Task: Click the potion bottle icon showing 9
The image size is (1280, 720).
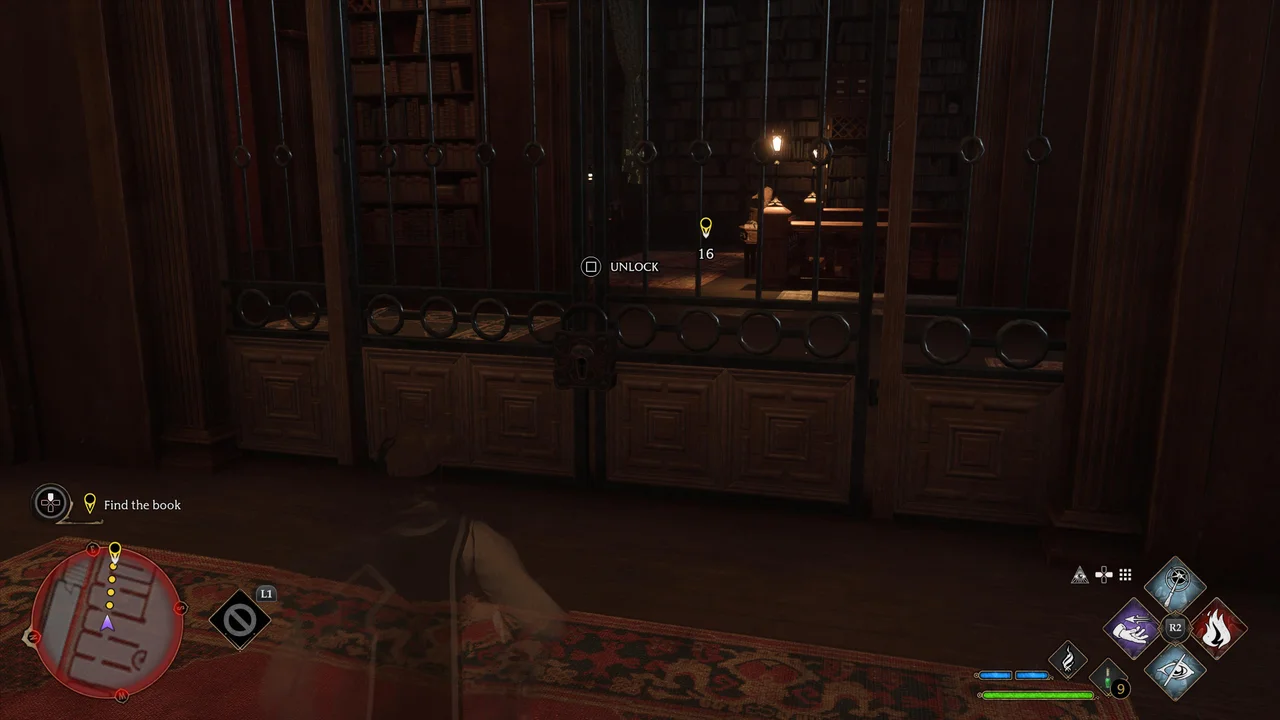Action: (1108, 678)
